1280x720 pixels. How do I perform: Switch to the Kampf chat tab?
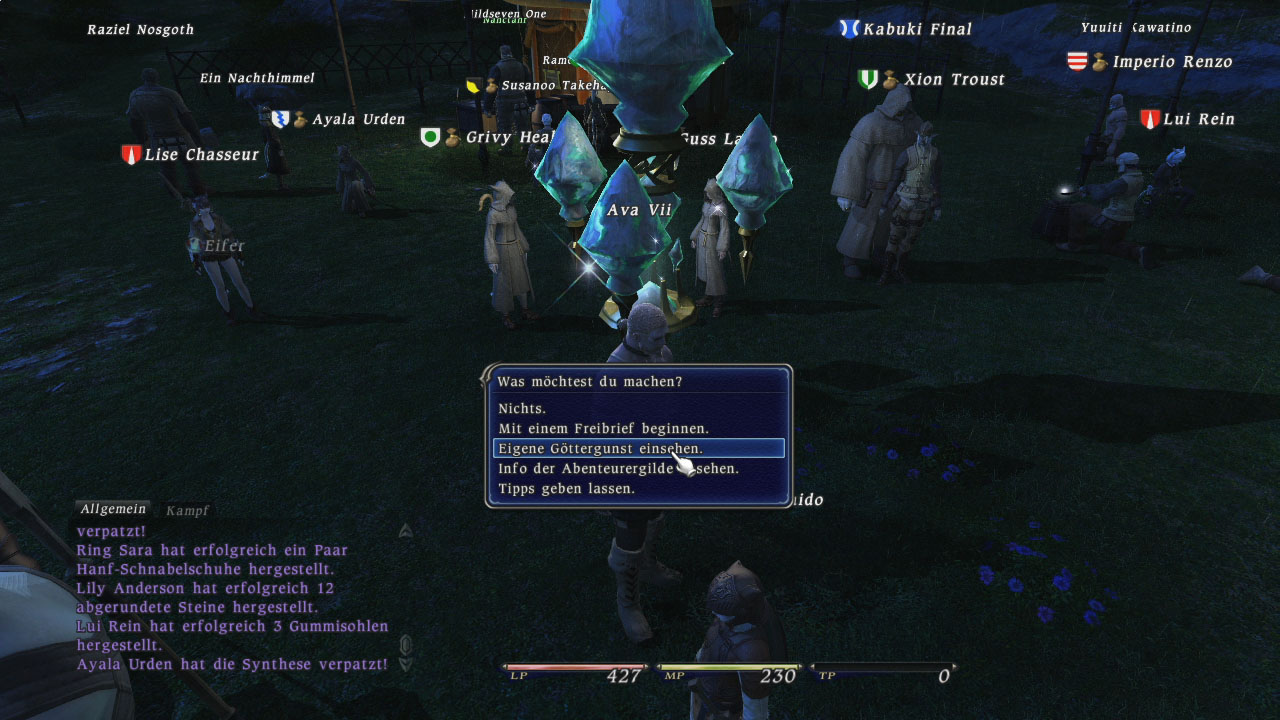(x=187, y=510)
